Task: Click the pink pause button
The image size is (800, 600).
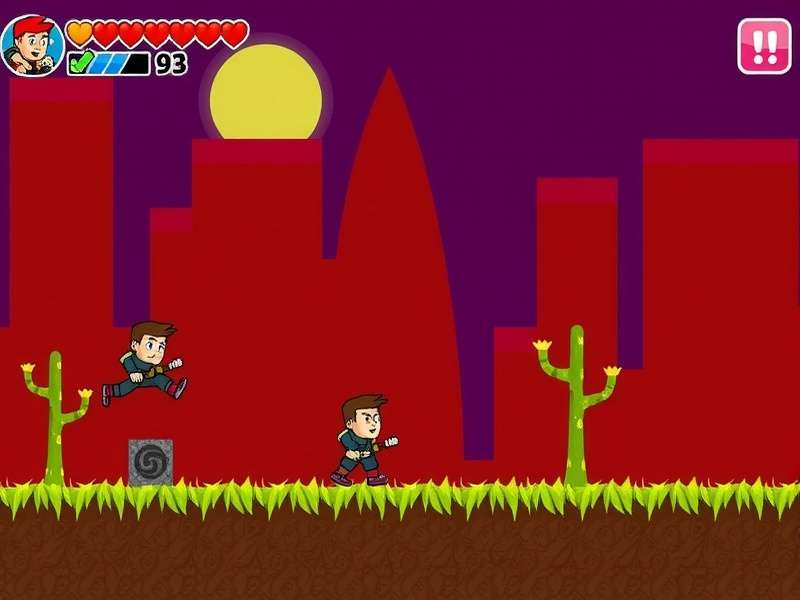Action: pos(764,46)
